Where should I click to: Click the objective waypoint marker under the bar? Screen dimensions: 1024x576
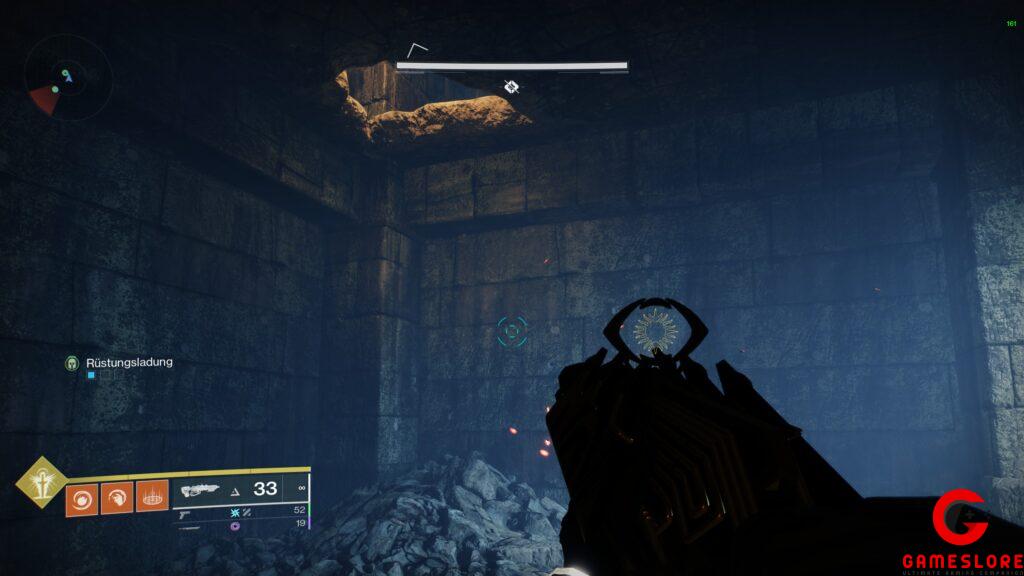pyautogui.click(x=511, y=87)
